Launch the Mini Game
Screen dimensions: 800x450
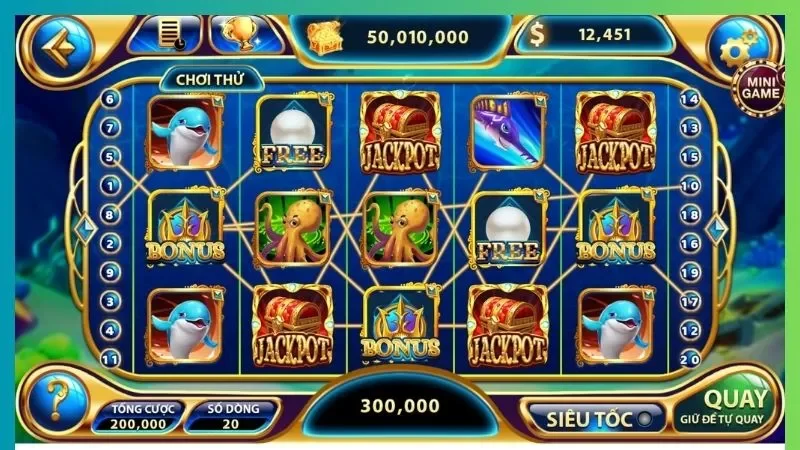tap(760, 86)
